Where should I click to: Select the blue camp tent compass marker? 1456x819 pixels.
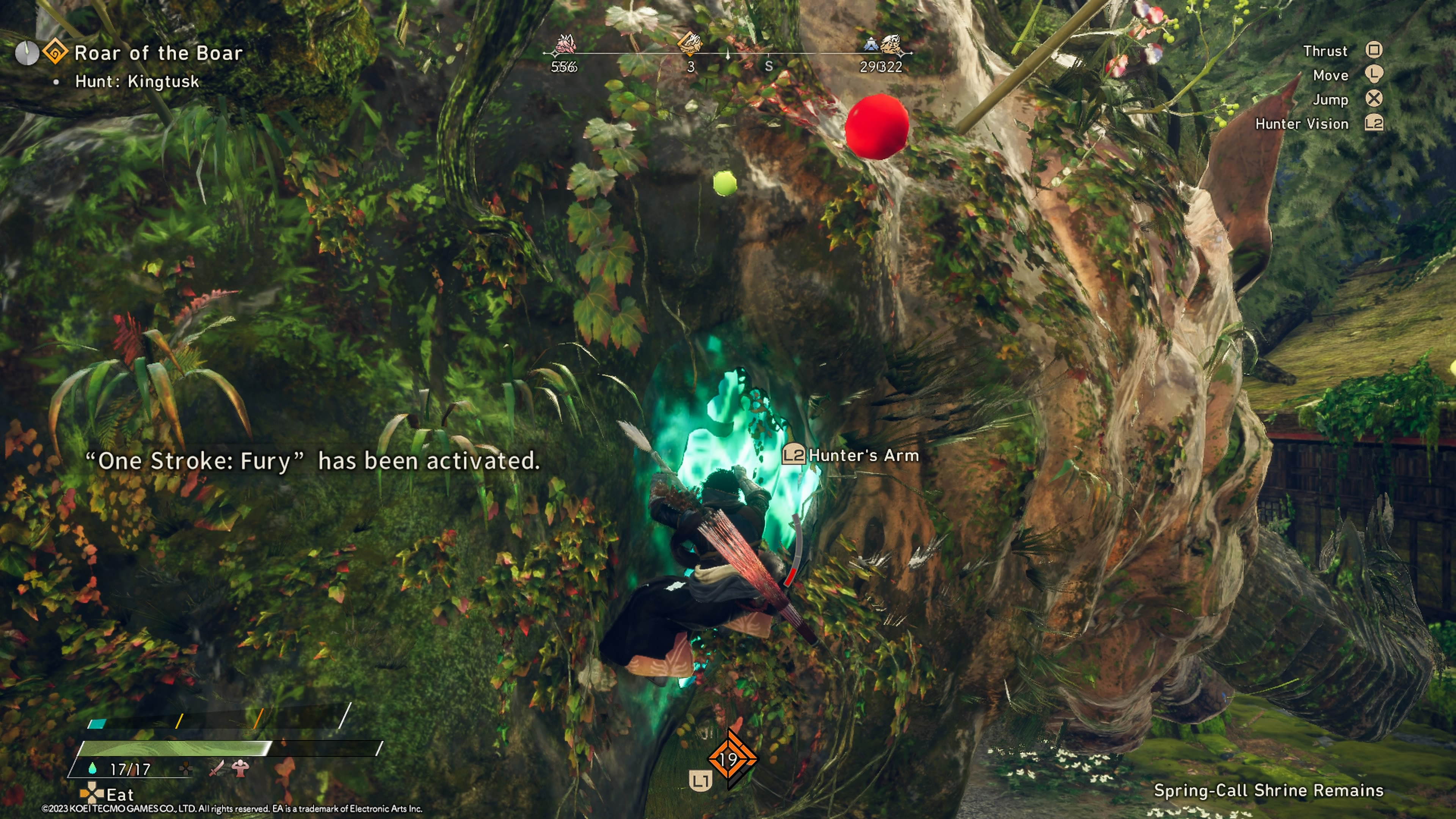click(x=871, y=44)
